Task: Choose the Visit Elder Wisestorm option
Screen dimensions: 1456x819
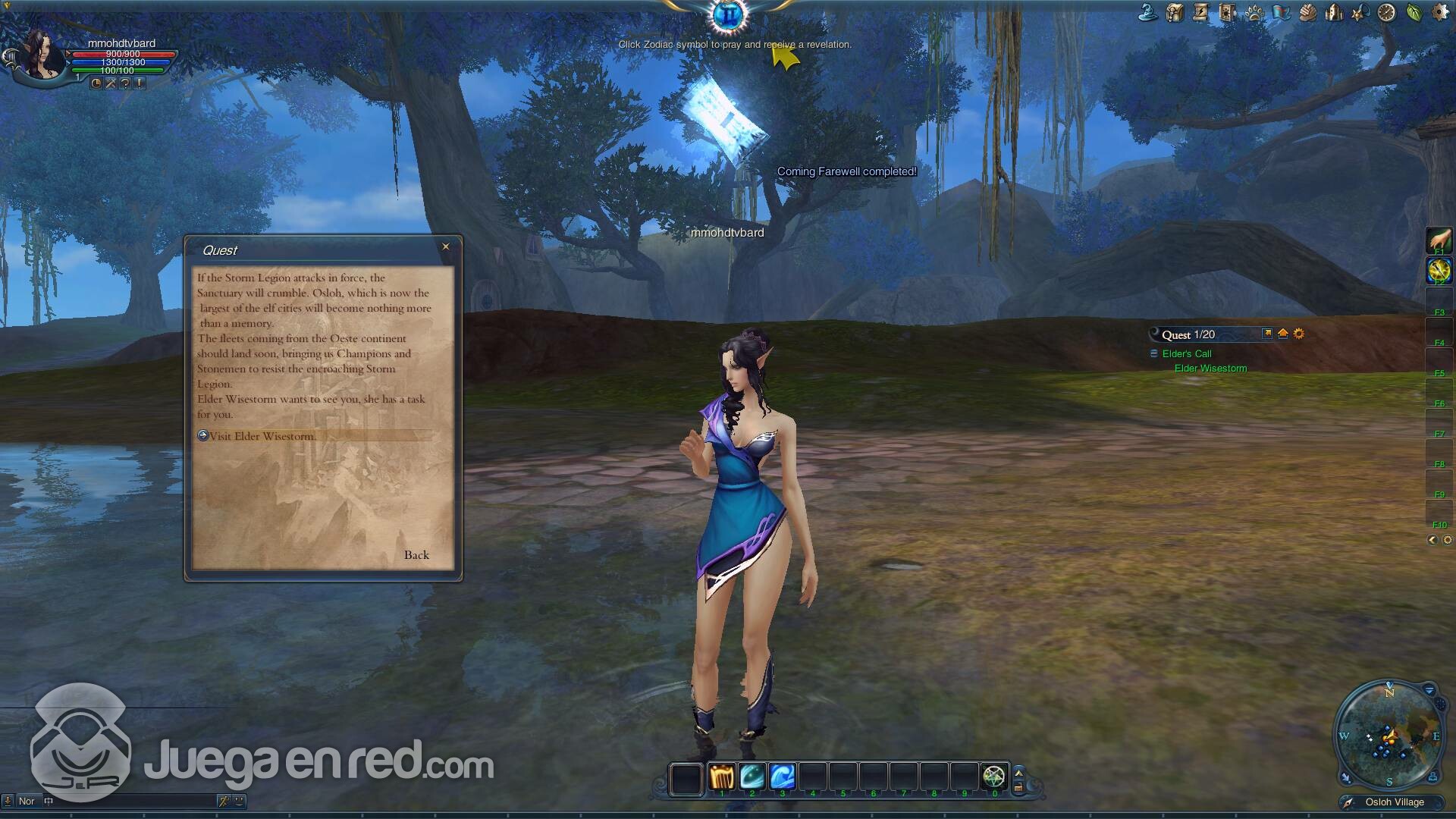Action: (262, 436)
